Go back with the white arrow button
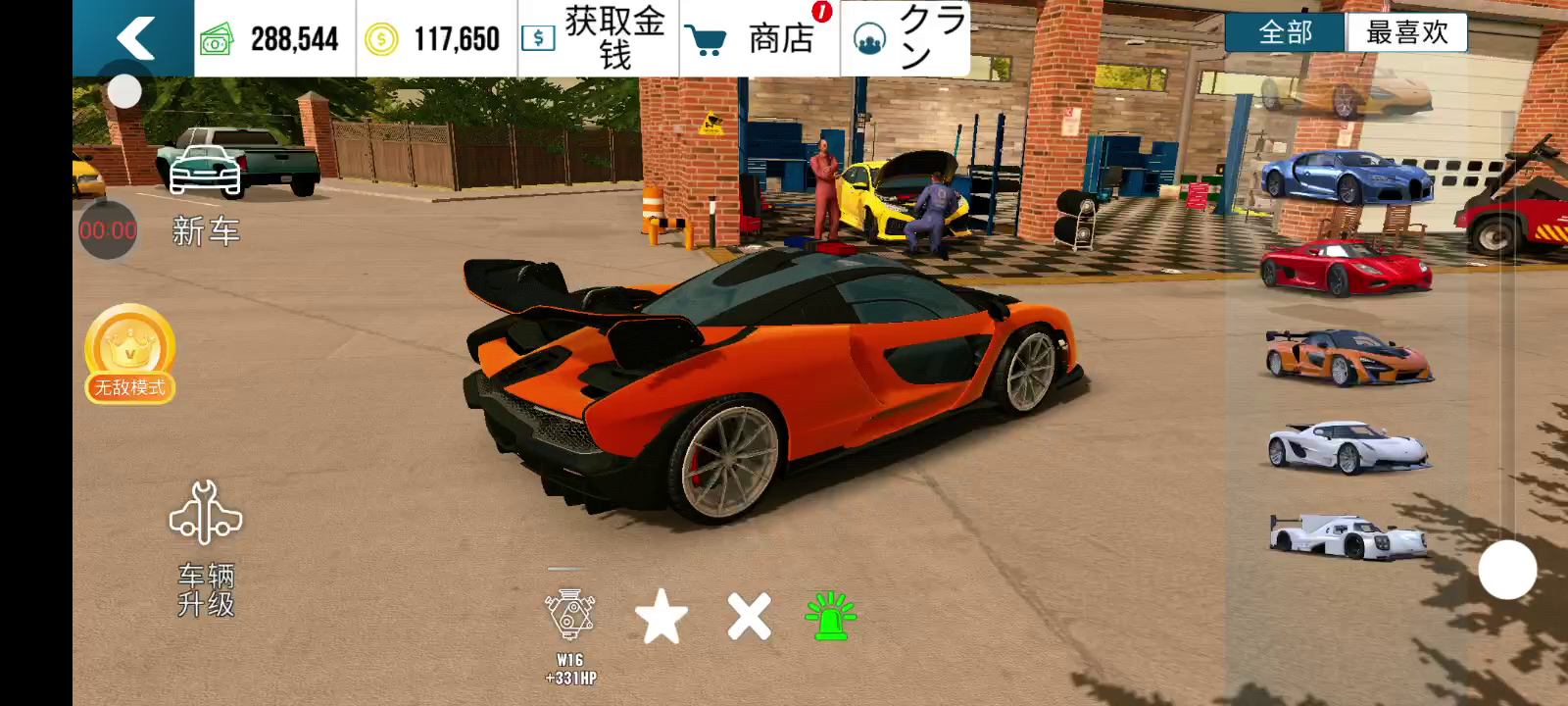The width and height of the screenshot is (1568, 706). click(x=134, y=38)
